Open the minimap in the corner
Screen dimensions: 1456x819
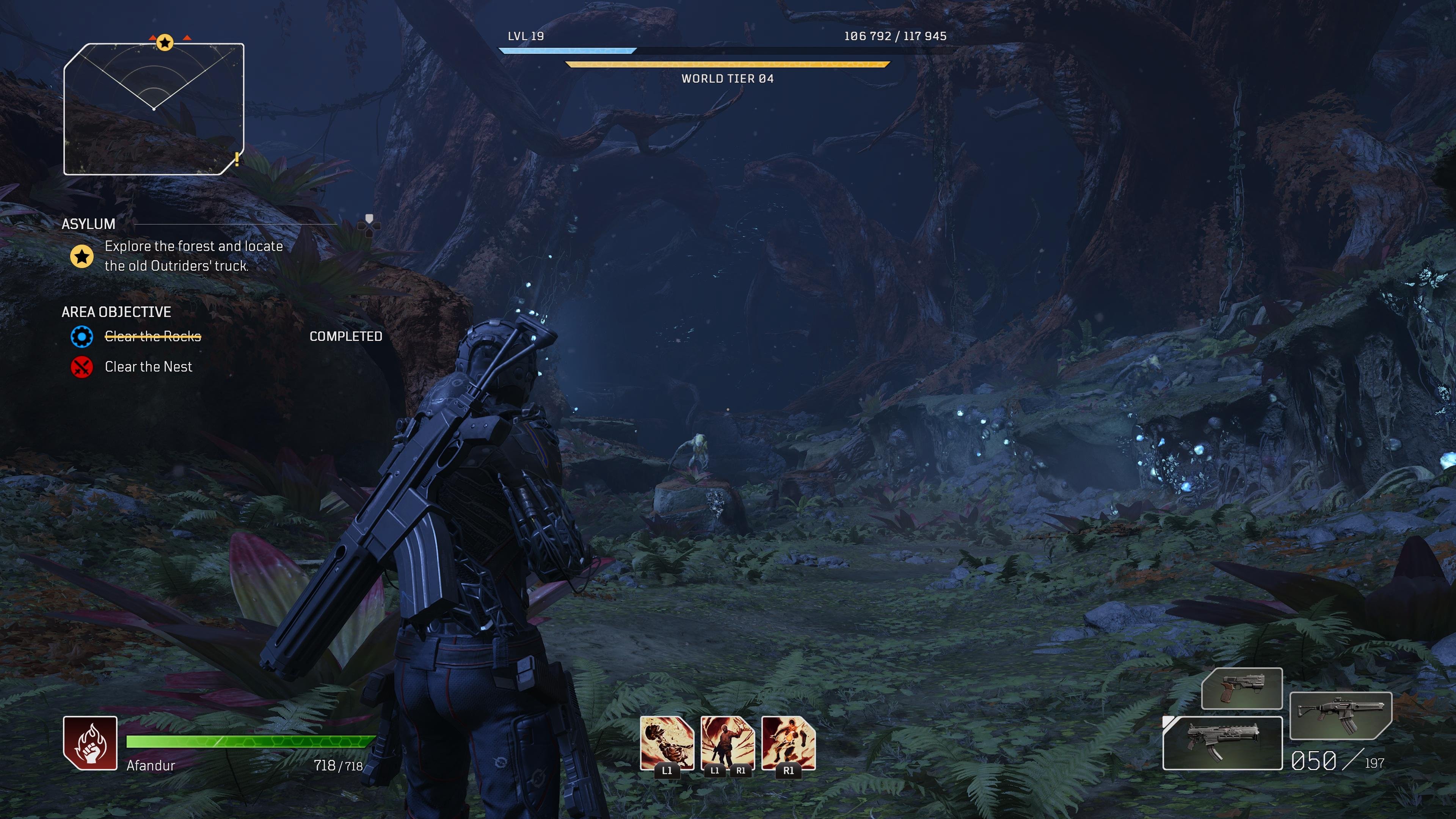(154, 109)
